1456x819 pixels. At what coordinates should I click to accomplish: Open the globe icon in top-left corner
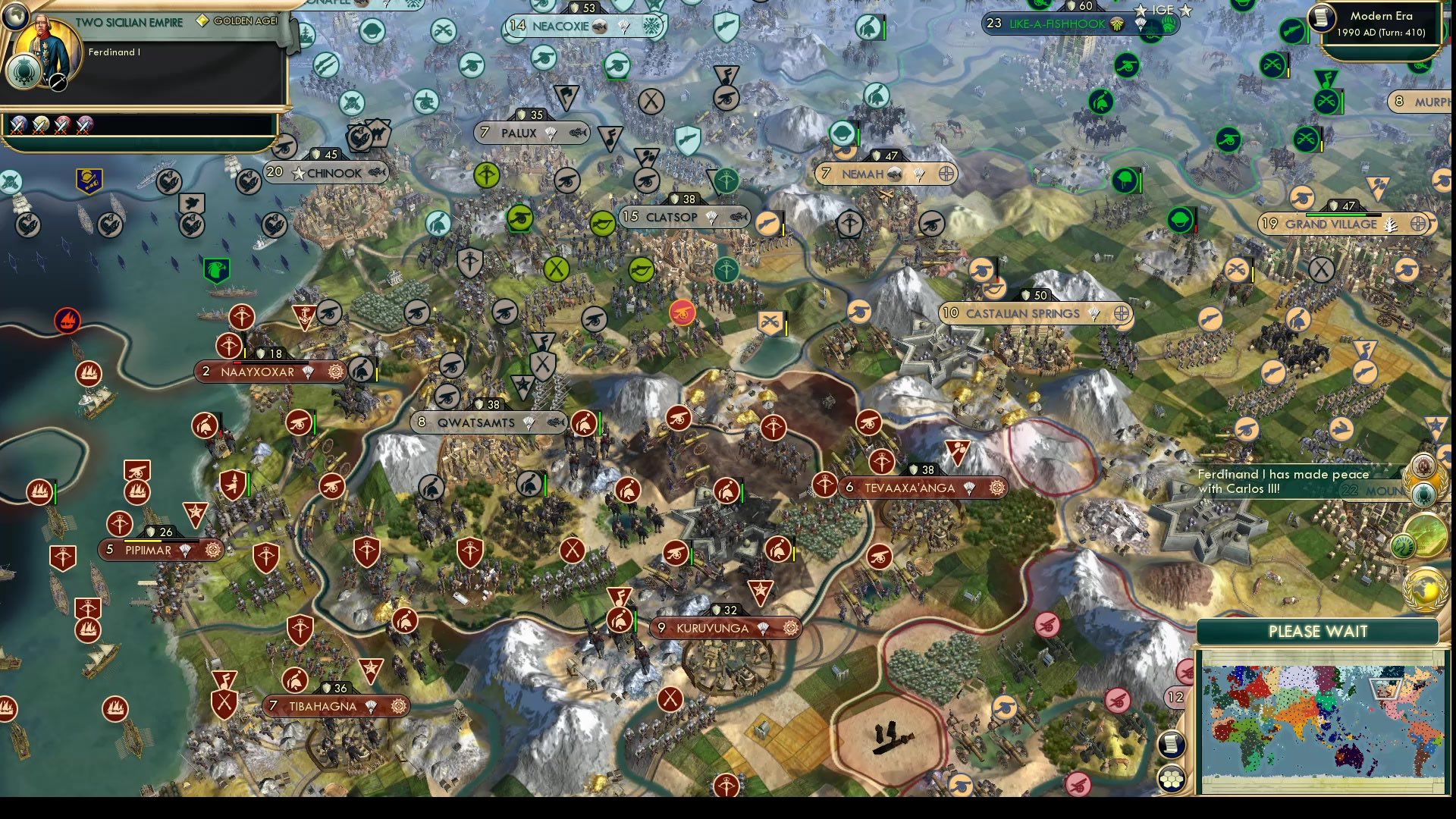[x=15, y=16]
